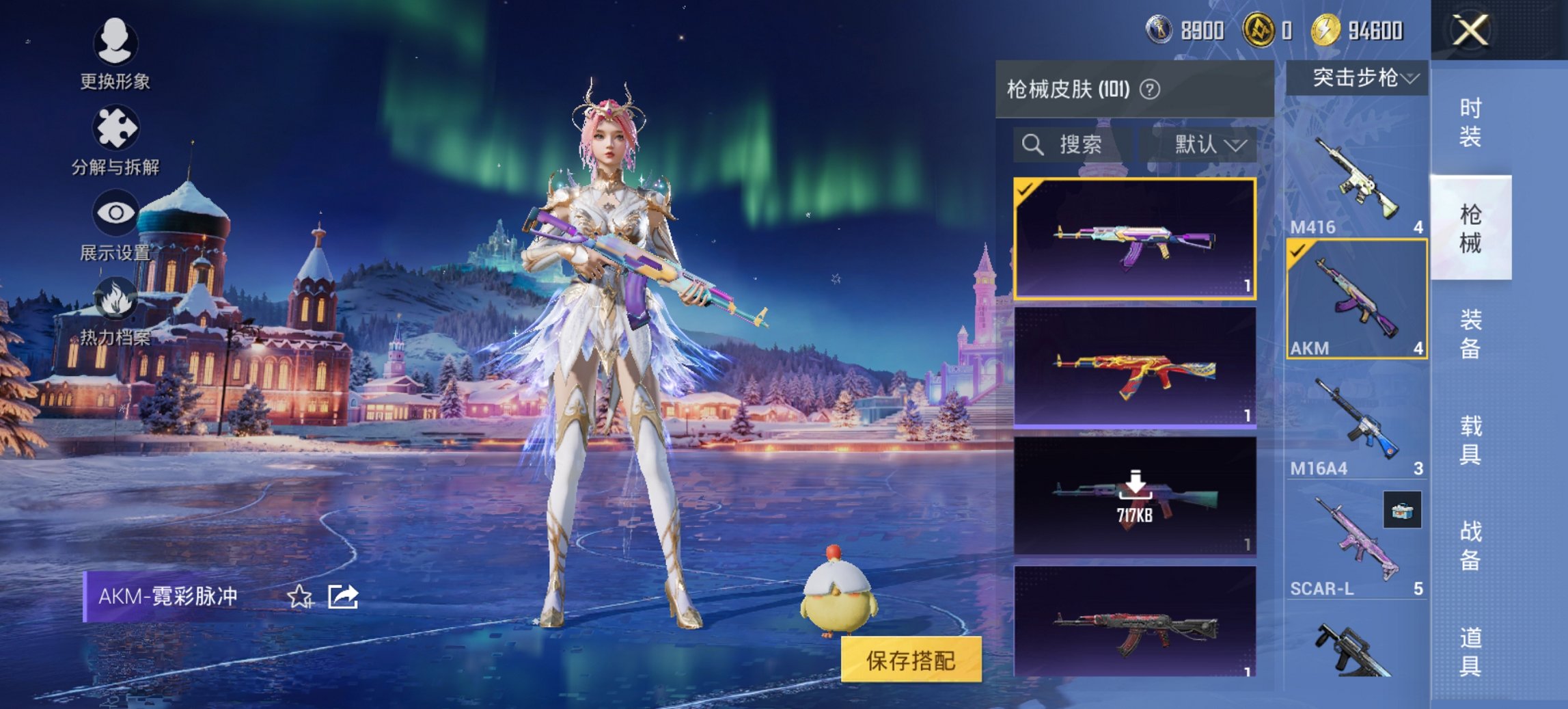Click the 保存搭配 save outfit button

(x=911, y=660)
